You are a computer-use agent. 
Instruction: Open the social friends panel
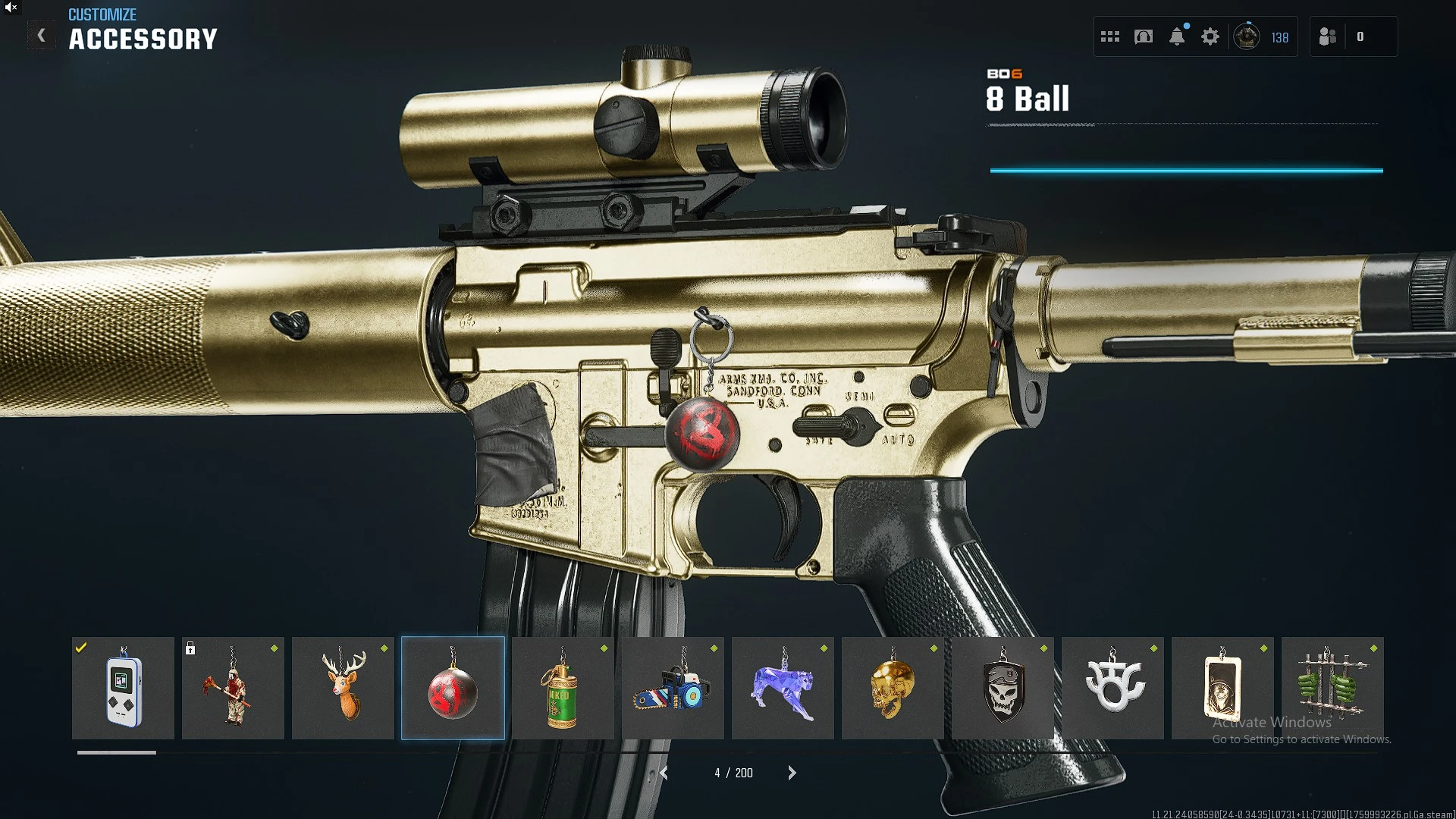coord(1328,36)
